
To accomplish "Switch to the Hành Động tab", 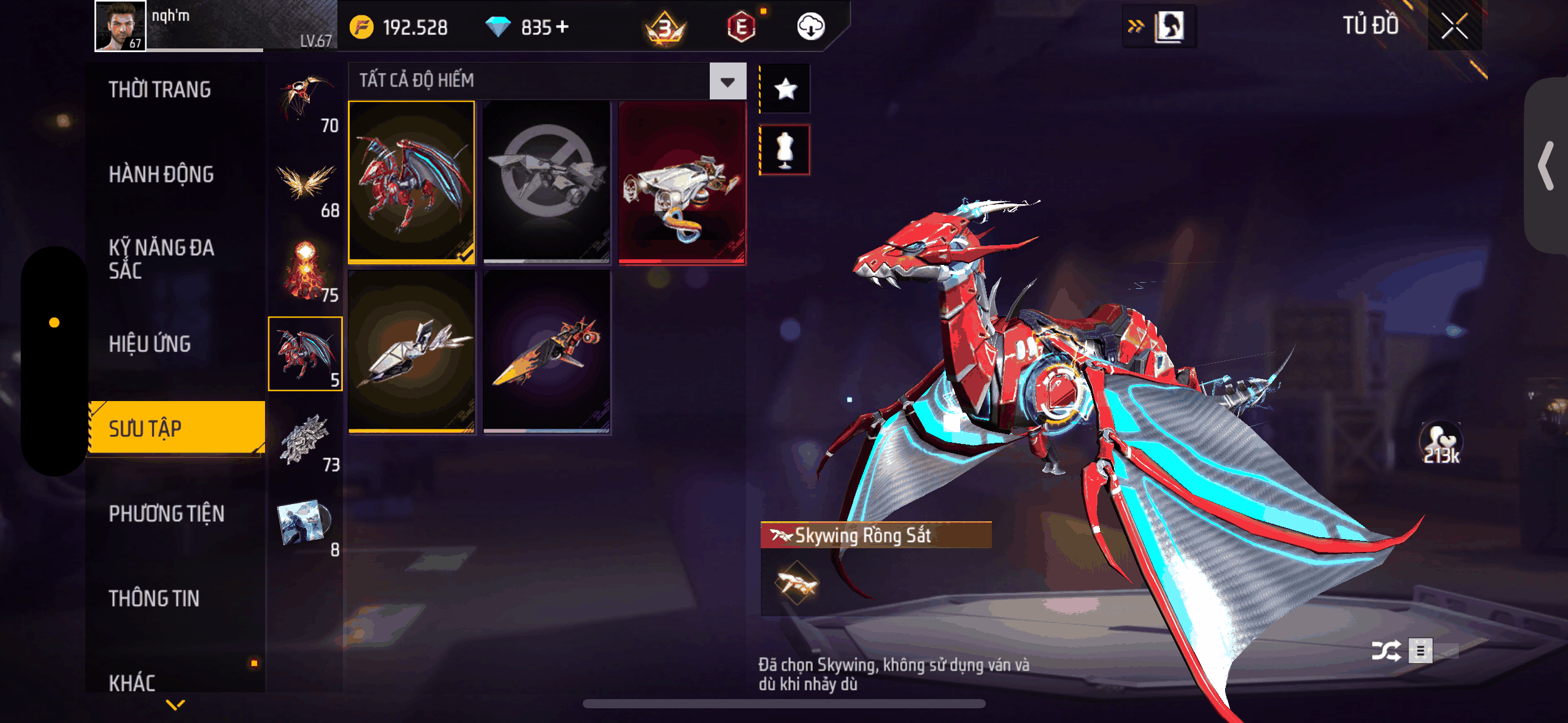I will click(161, 175).
